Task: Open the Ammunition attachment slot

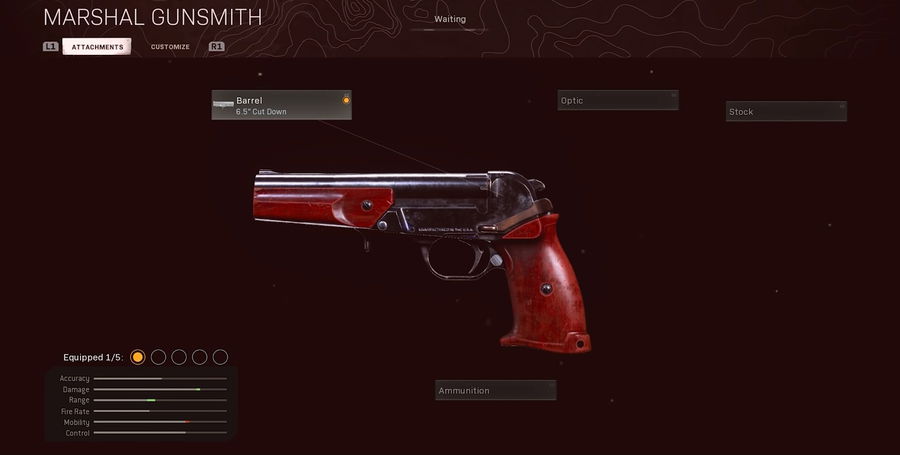Action: point(495,390)
